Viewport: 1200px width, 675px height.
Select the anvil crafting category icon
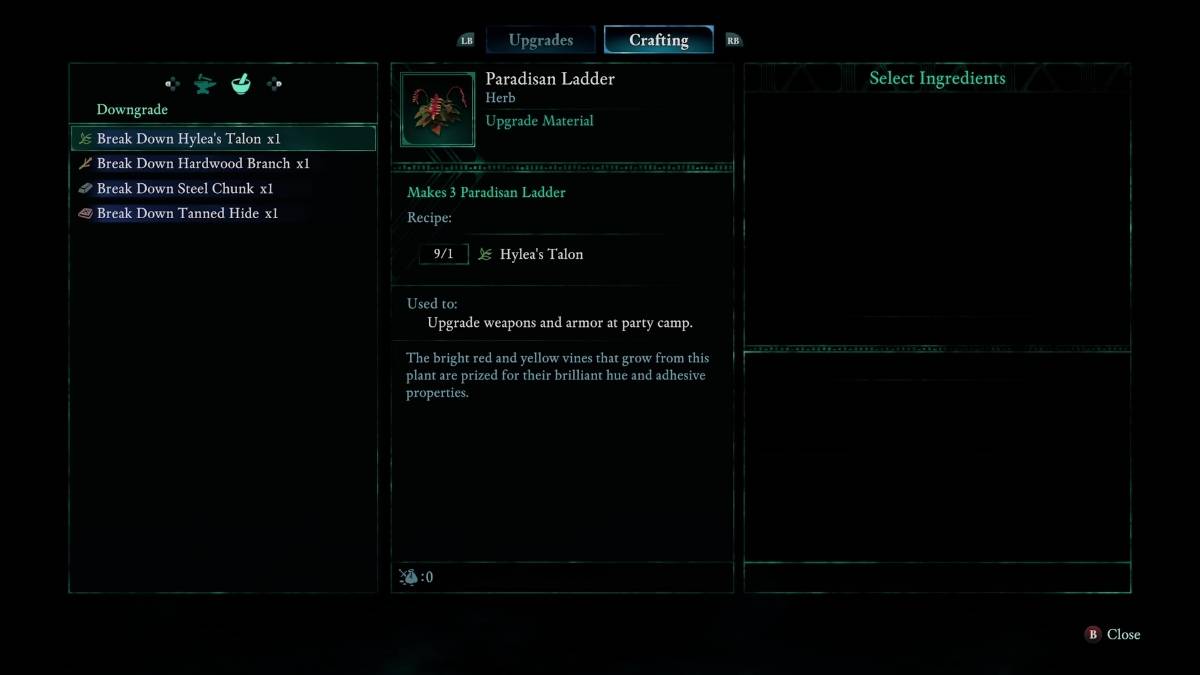tap(205, 85)
